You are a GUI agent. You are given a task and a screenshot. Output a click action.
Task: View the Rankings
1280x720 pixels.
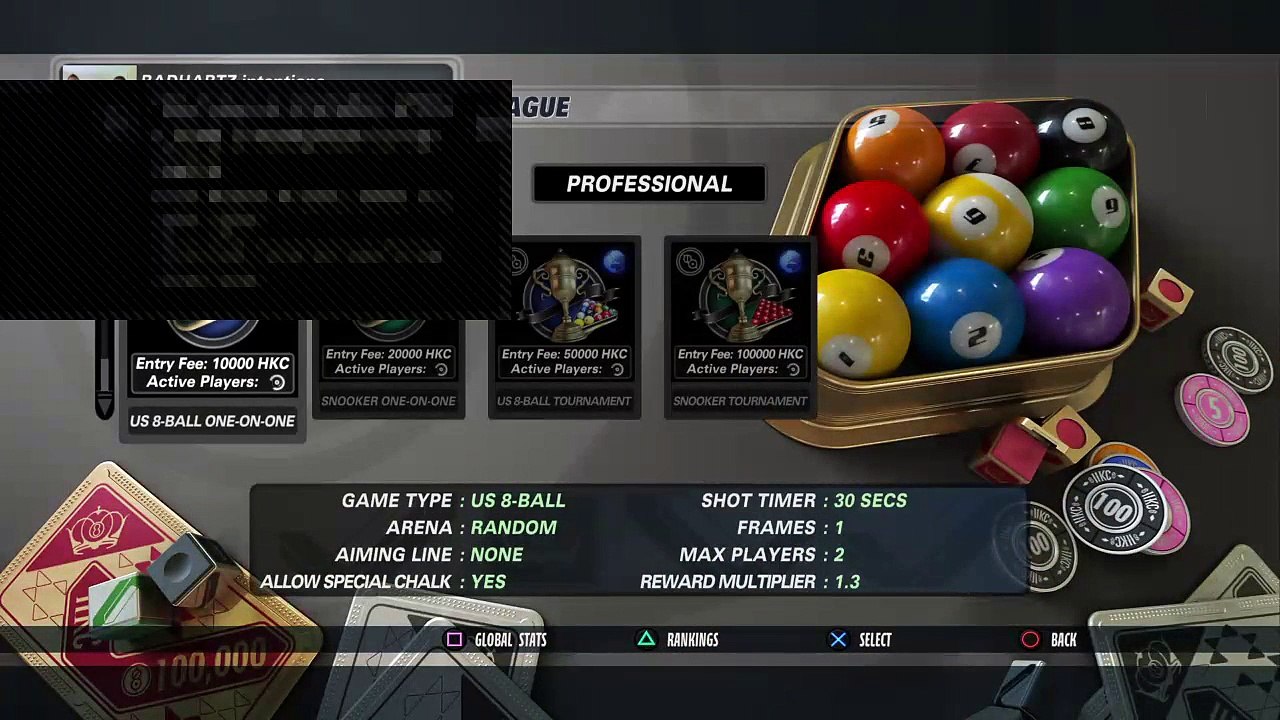pos(679,640)
